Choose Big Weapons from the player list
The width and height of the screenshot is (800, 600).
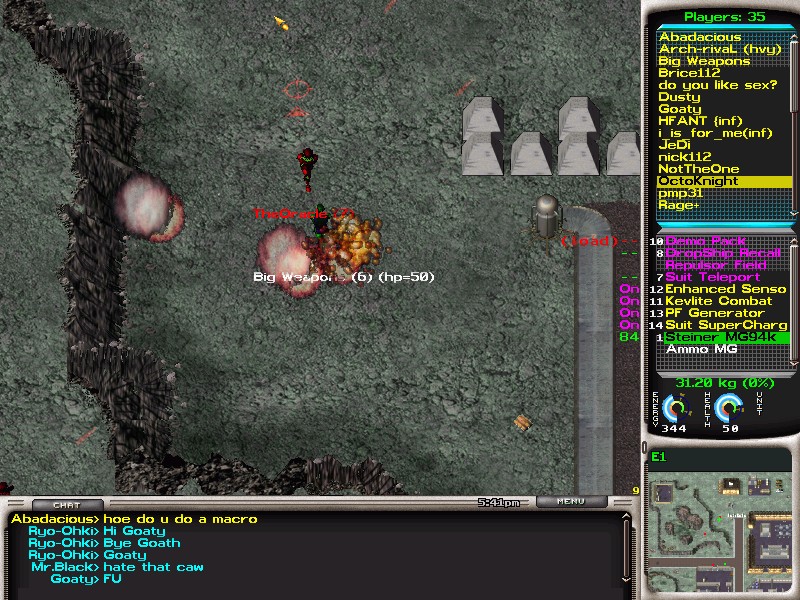tap(704, 61)
